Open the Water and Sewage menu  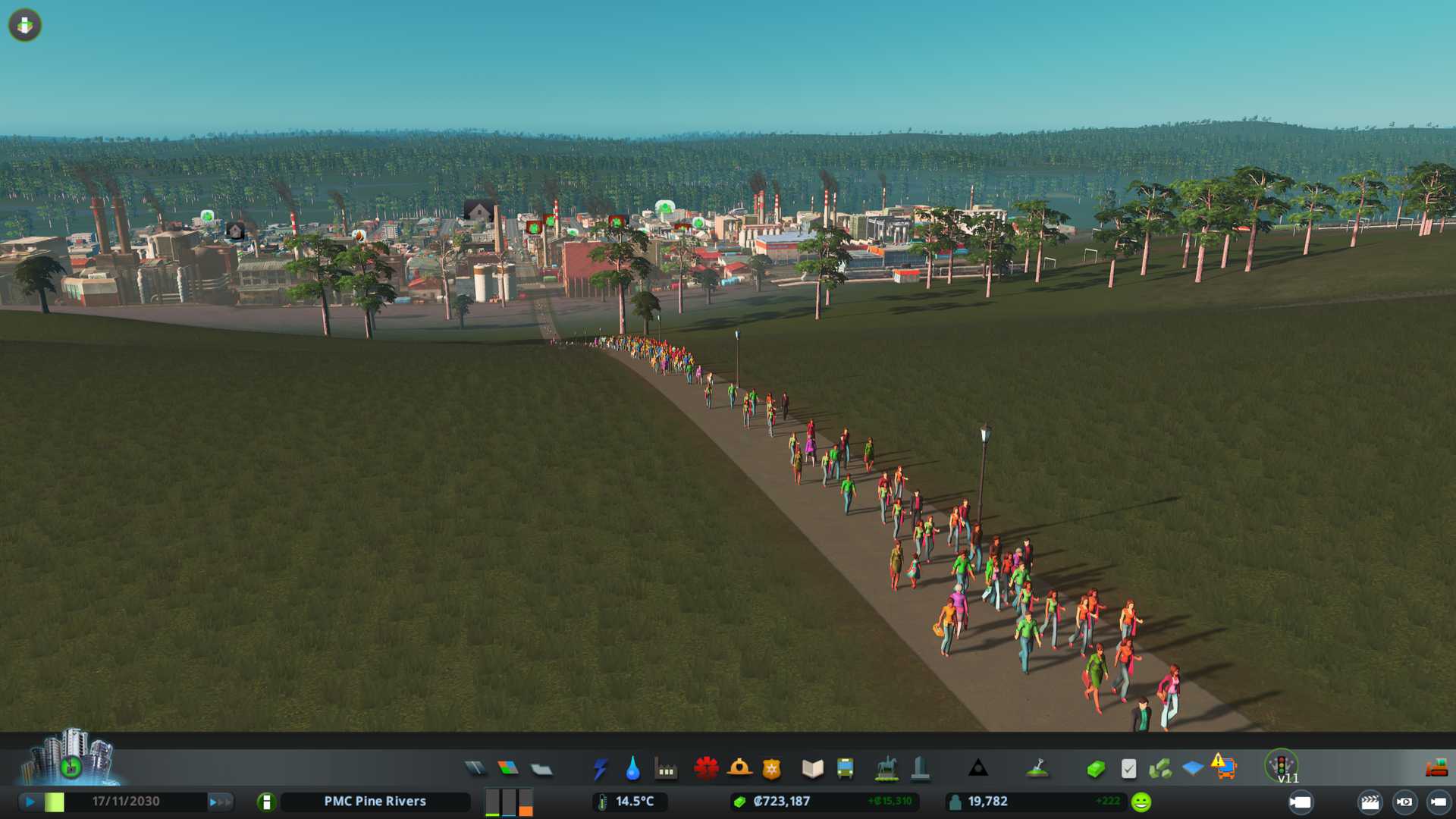[632, 769]
